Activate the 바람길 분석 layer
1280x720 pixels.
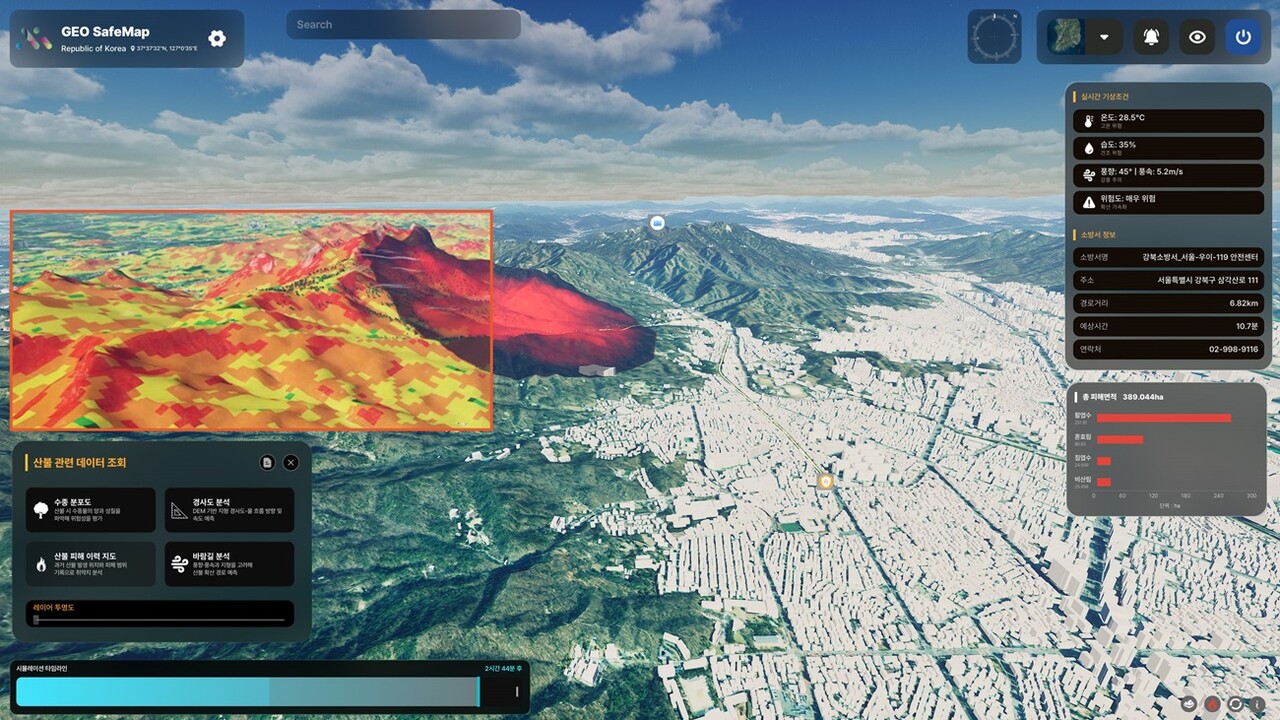coord(229,564)
